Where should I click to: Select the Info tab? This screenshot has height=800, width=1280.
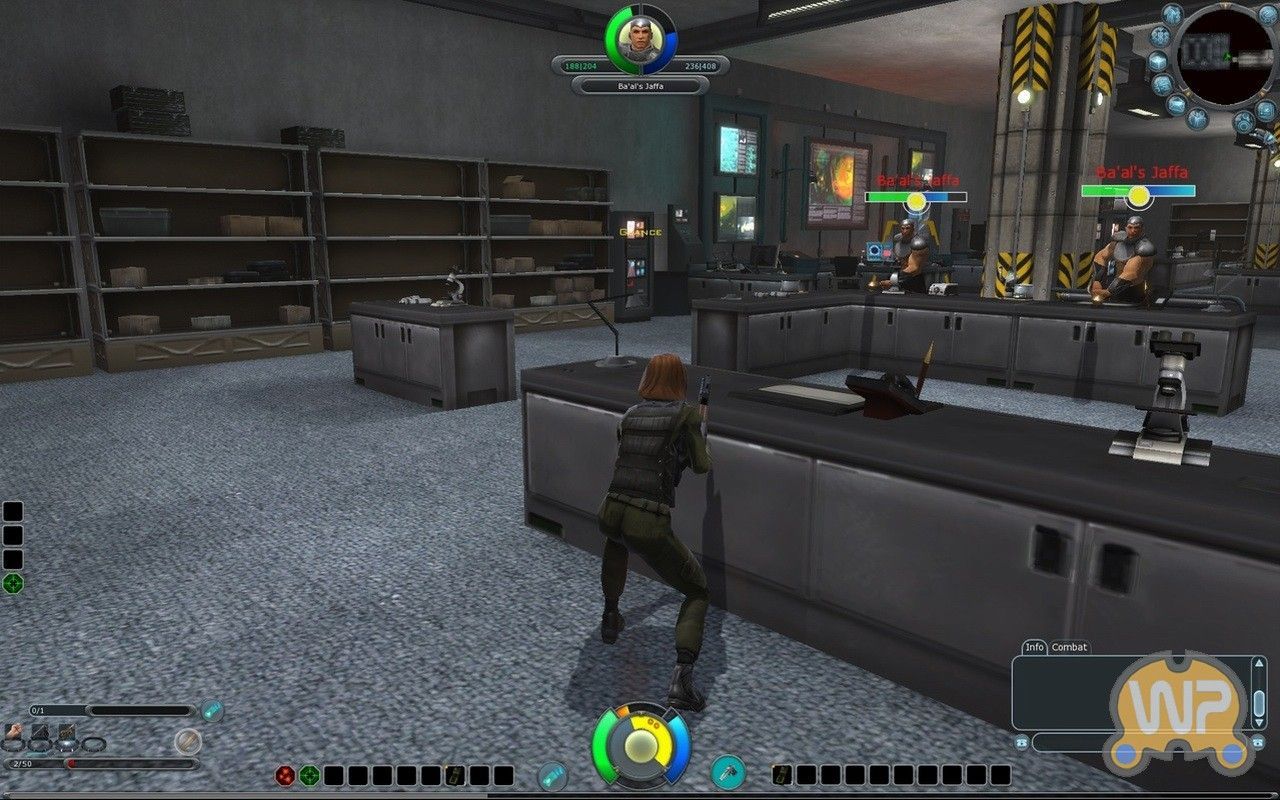point(1036,646)
